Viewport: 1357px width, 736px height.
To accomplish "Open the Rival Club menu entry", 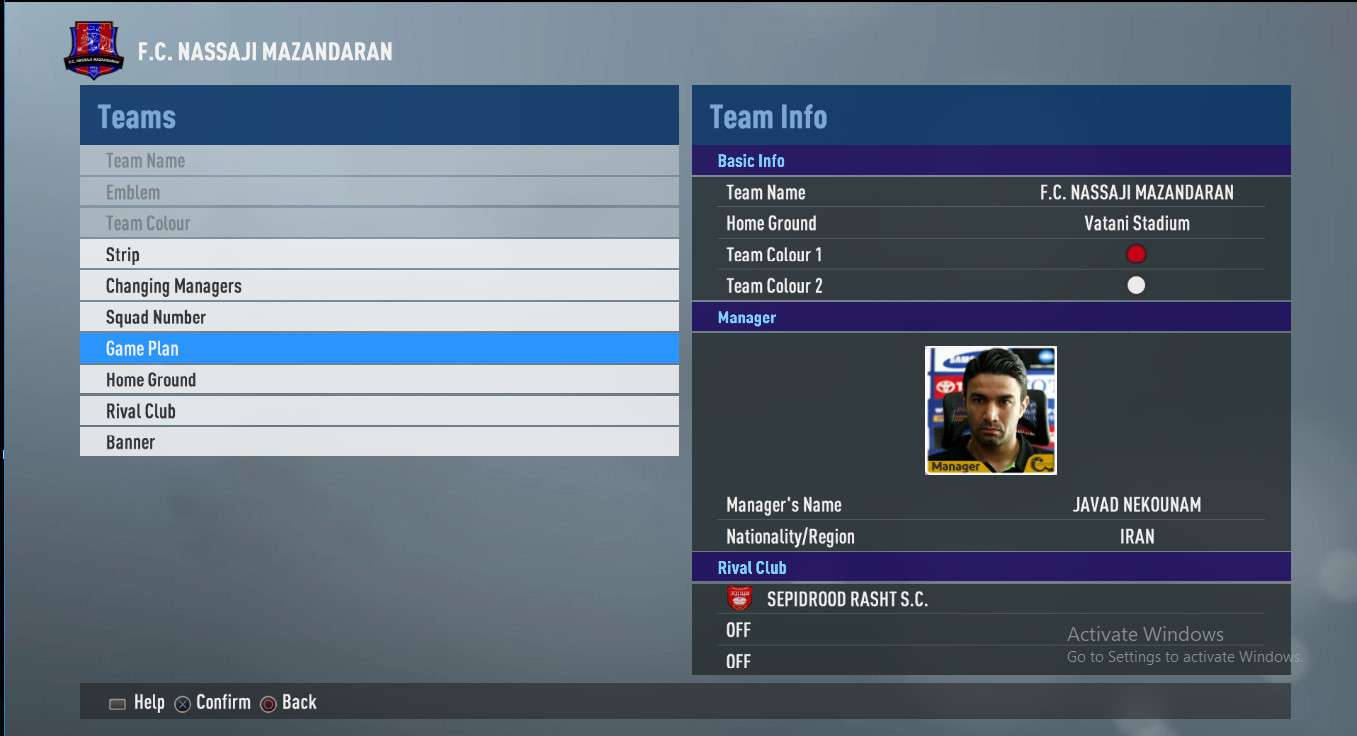I will point(379,411).
